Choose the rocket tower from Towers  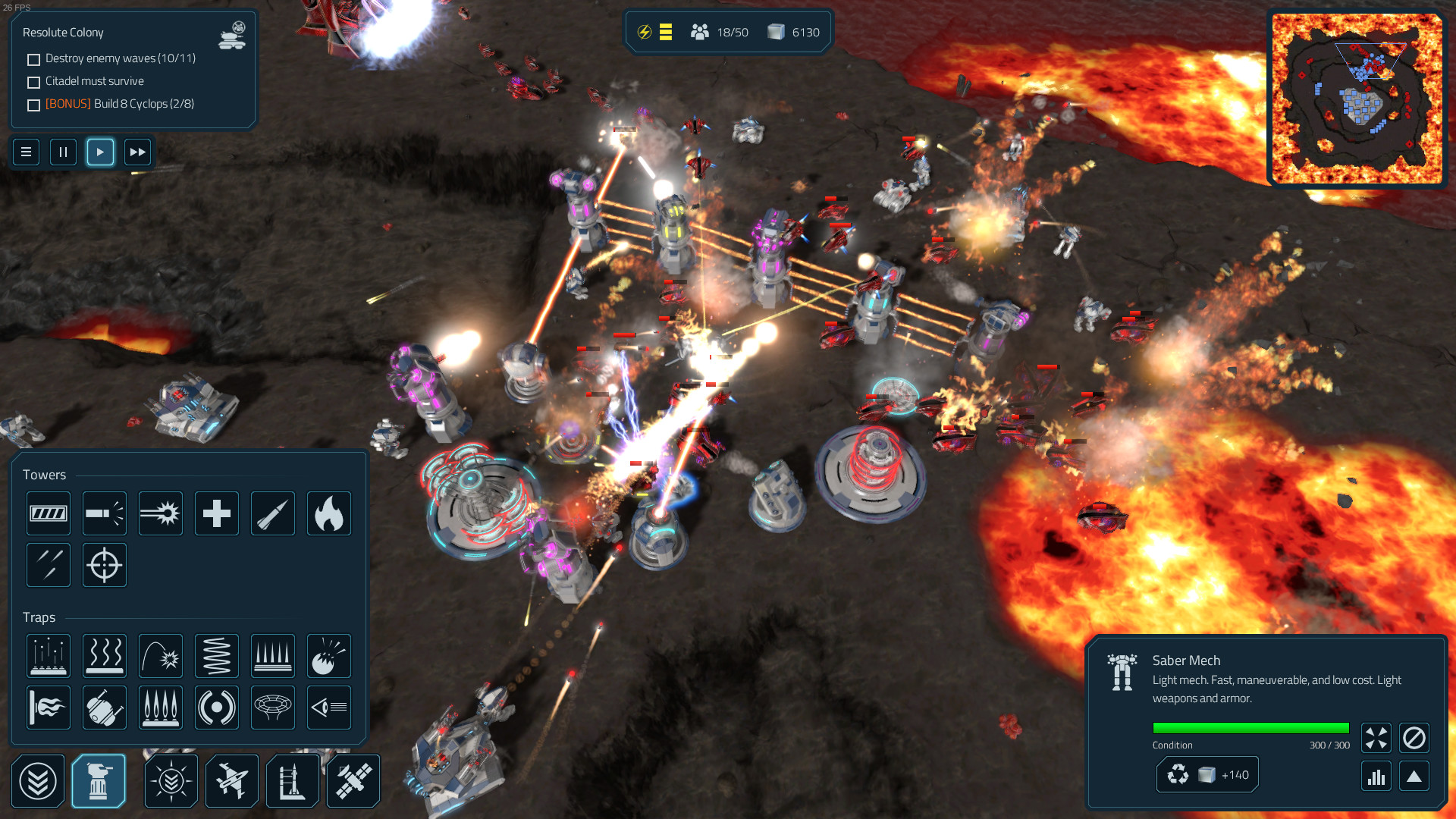(272, 513)
